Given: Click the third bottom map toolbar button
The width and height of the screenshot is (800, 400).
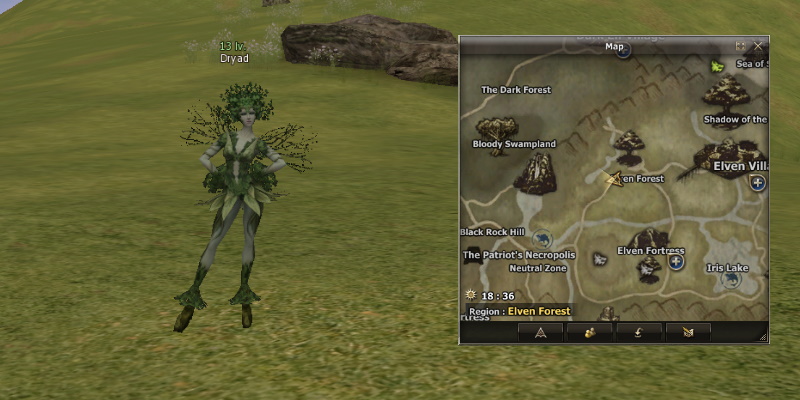Looking at the screenshot, I should click(x=638, y=332).
